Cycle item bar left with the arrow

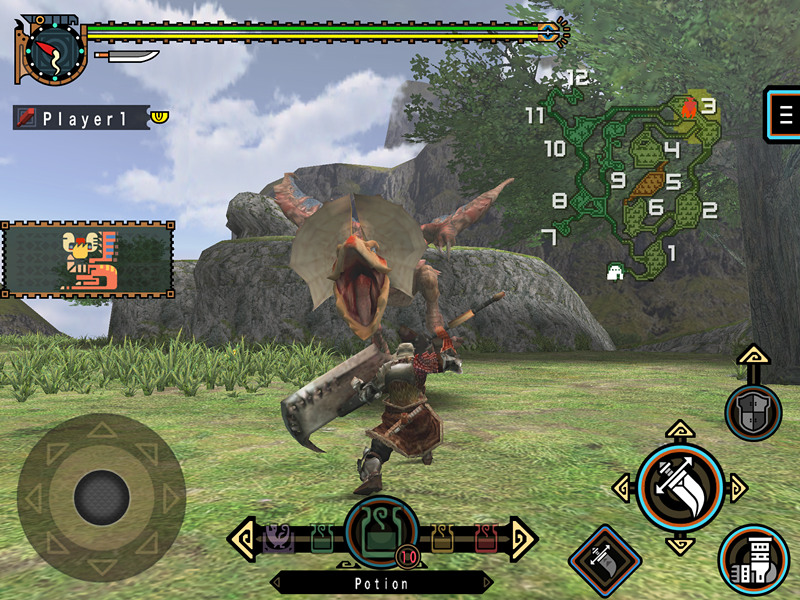[241, 540]
